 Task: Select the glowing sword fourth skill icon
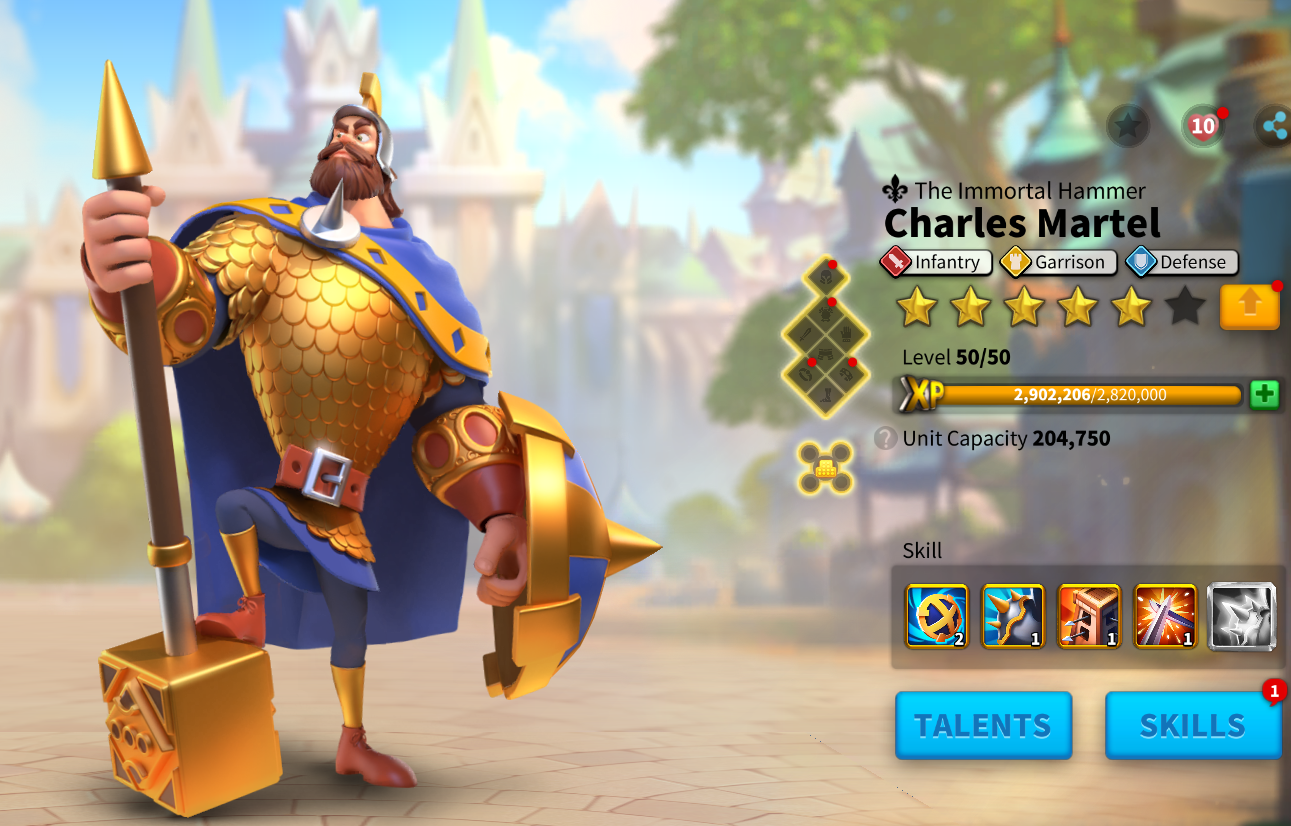tap(1165, 616)
